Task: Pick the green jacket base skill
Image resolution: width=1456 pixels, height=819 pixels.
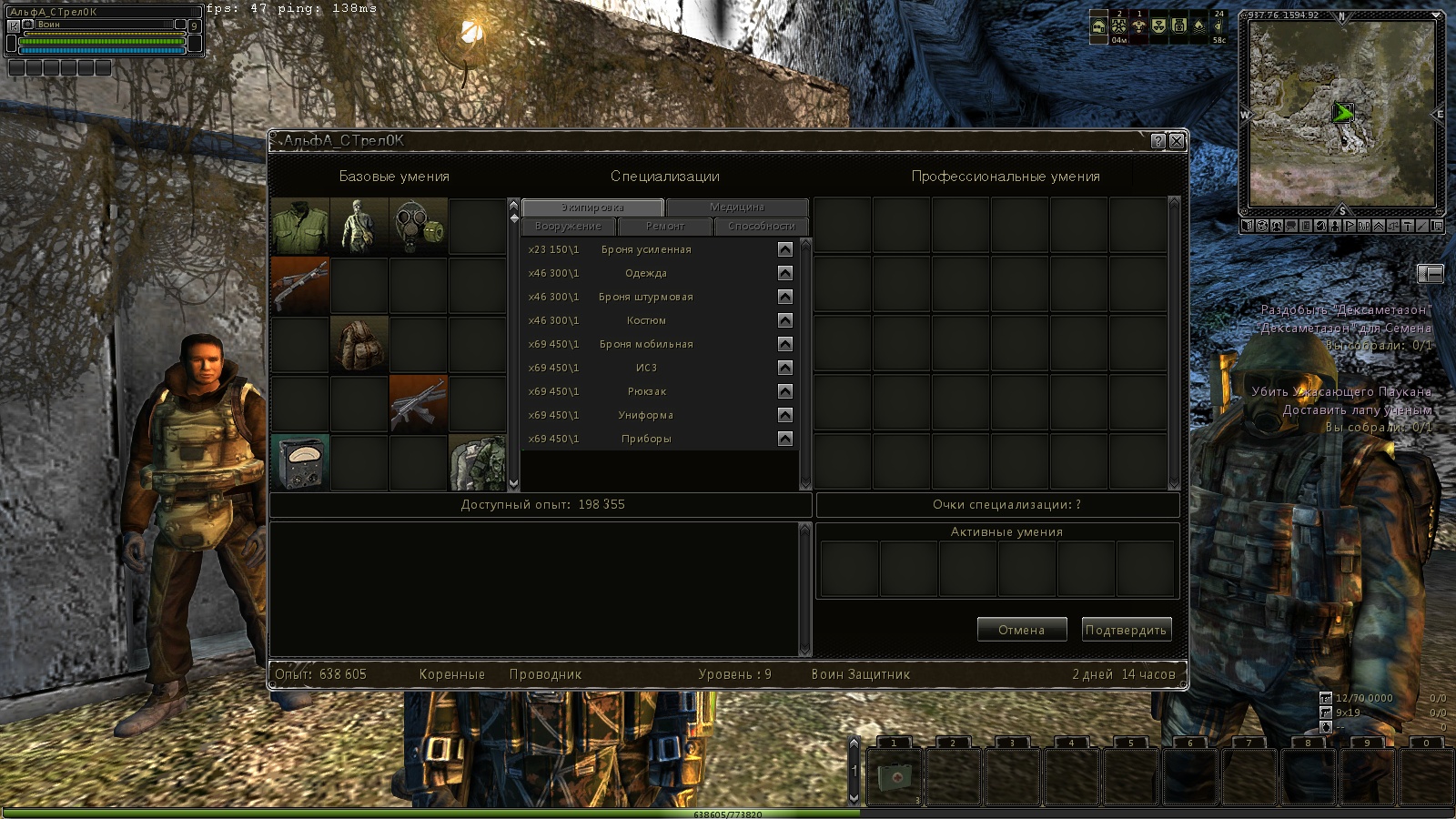Action: click(x=300, y=226)
